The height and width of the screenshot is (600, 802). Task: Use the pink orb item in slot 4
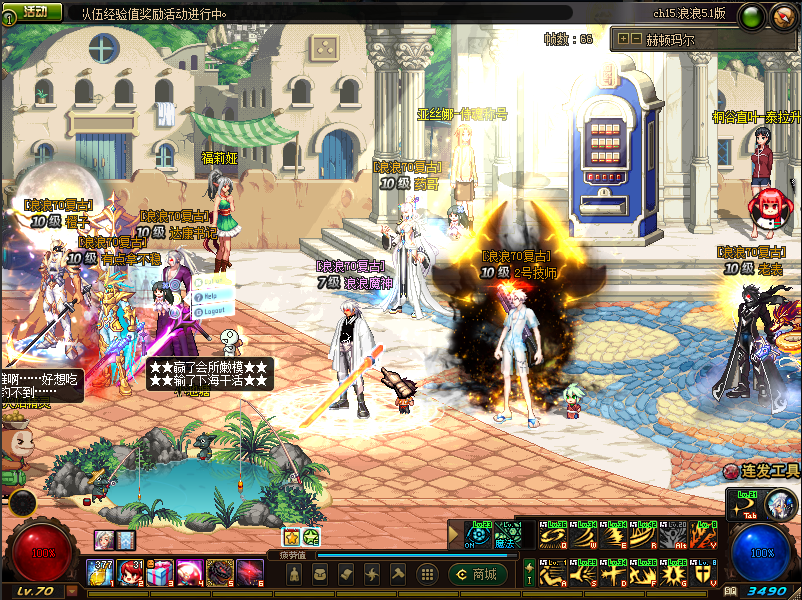188,573
